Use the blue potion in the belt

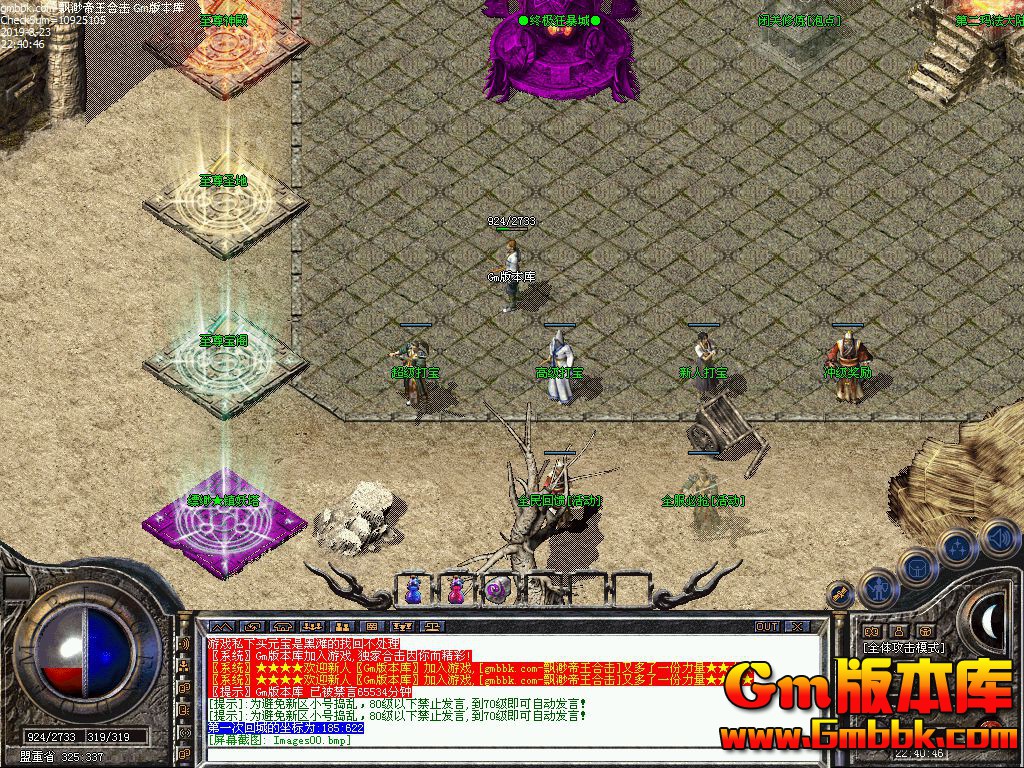(x=413, y=590)
